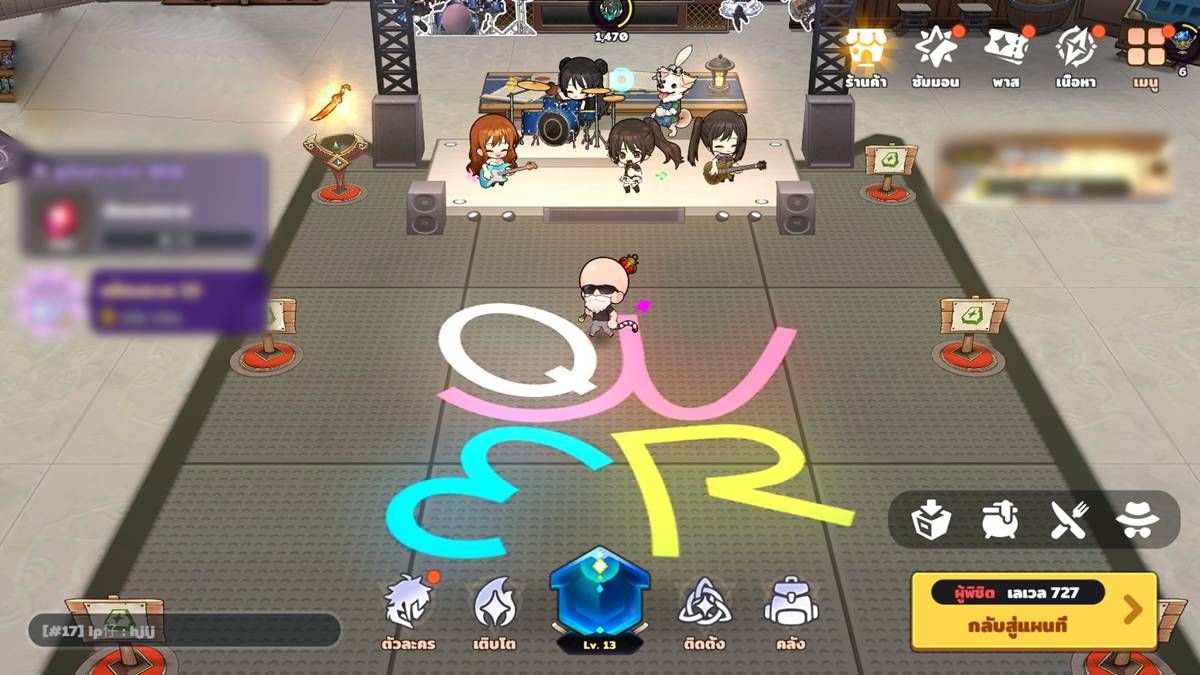
Task: Select the crossed knife and fork icon
Action: (1067, 520)
